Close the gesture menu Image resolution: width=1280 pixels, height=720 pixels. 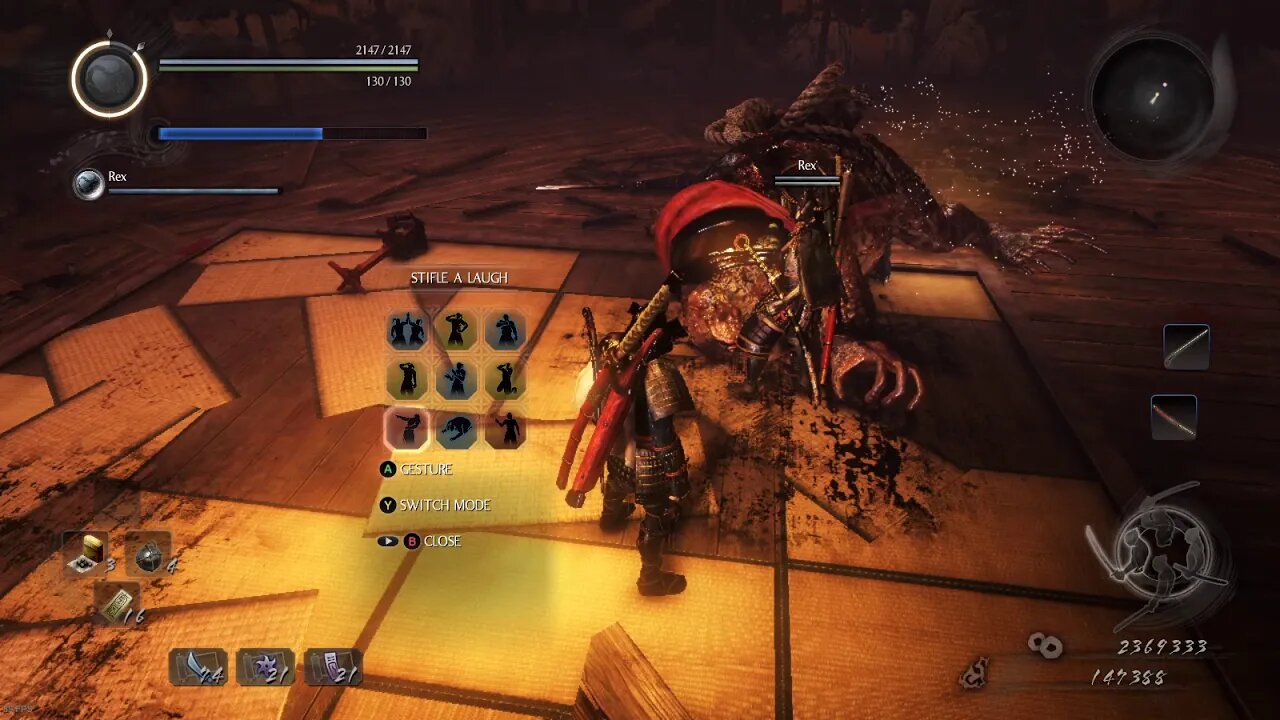click(x=440, y=541)
